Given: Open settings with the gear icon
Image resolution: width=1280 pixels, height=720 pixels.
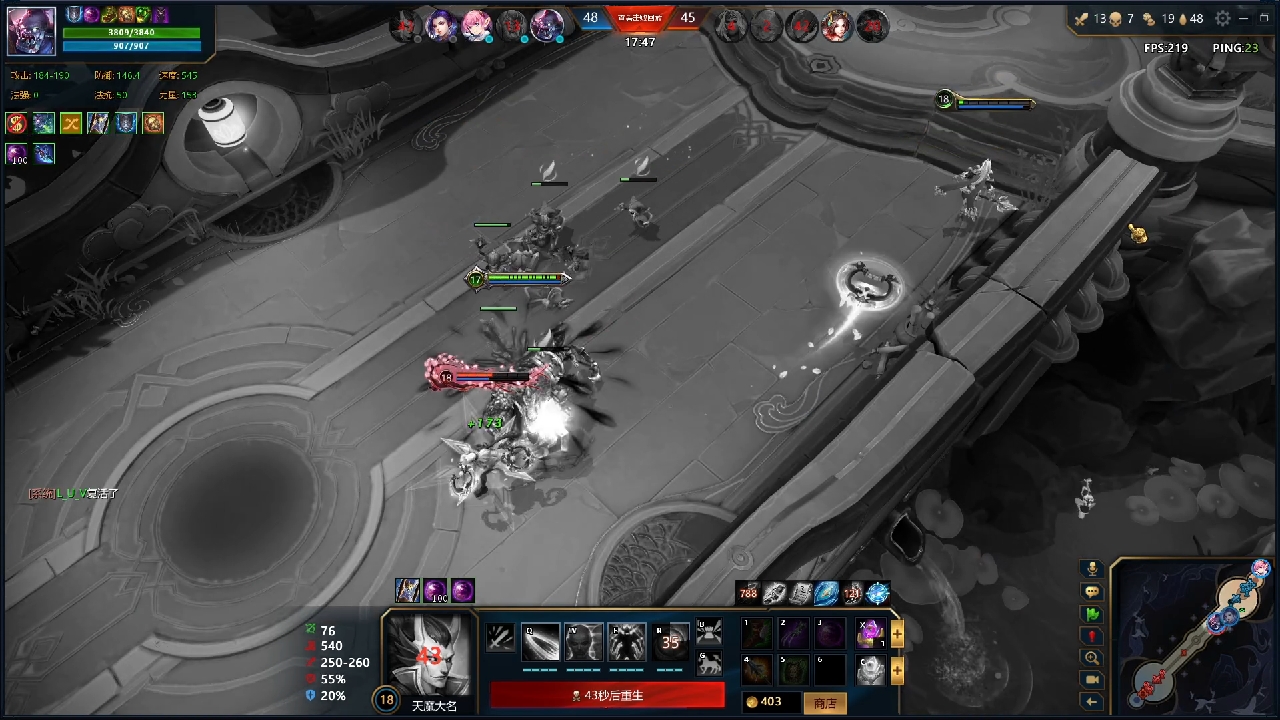Looking at the screenshot, I should (1223, 18).
